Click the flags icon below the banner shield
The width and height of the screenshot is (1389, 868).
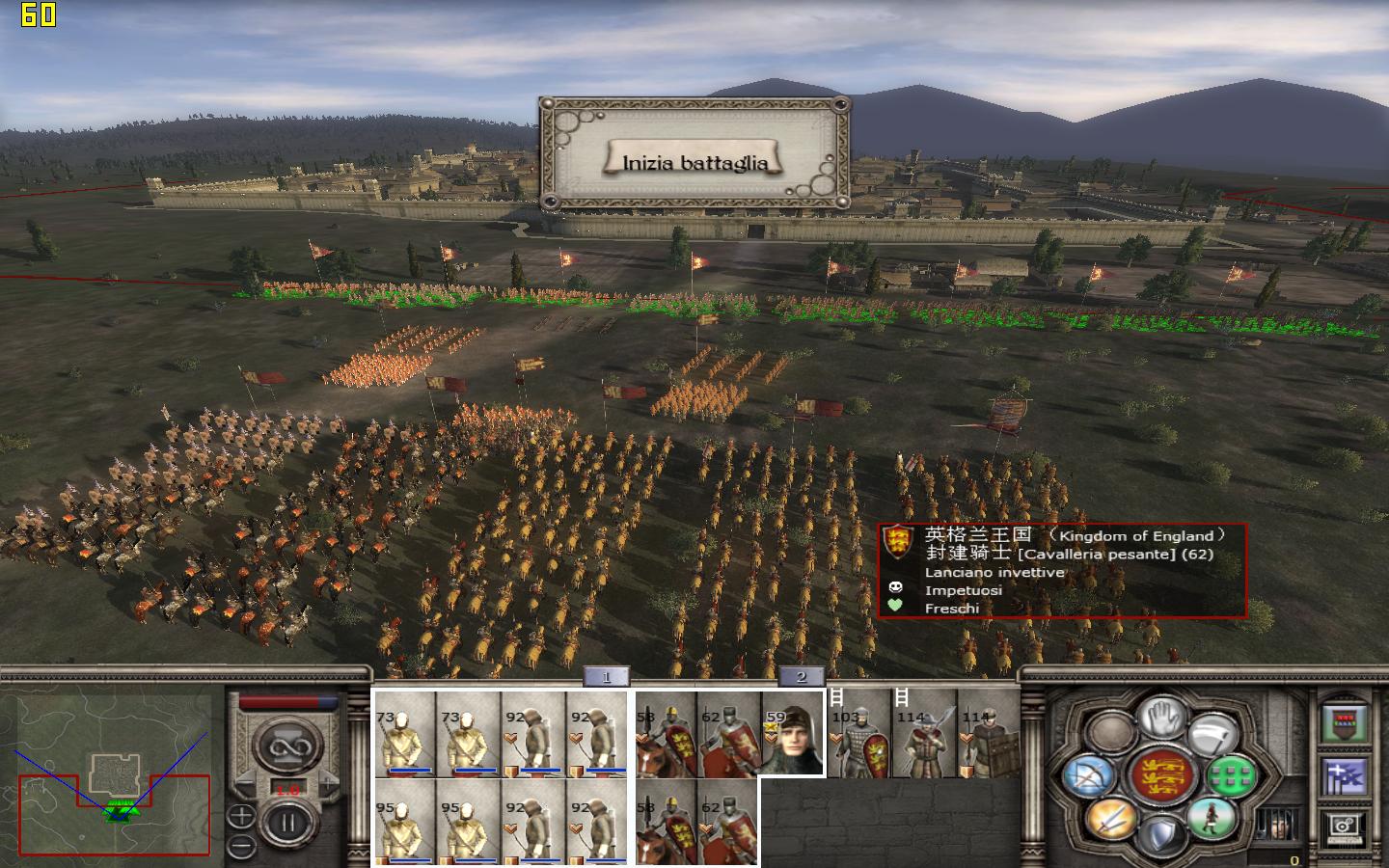(1344, 775)
